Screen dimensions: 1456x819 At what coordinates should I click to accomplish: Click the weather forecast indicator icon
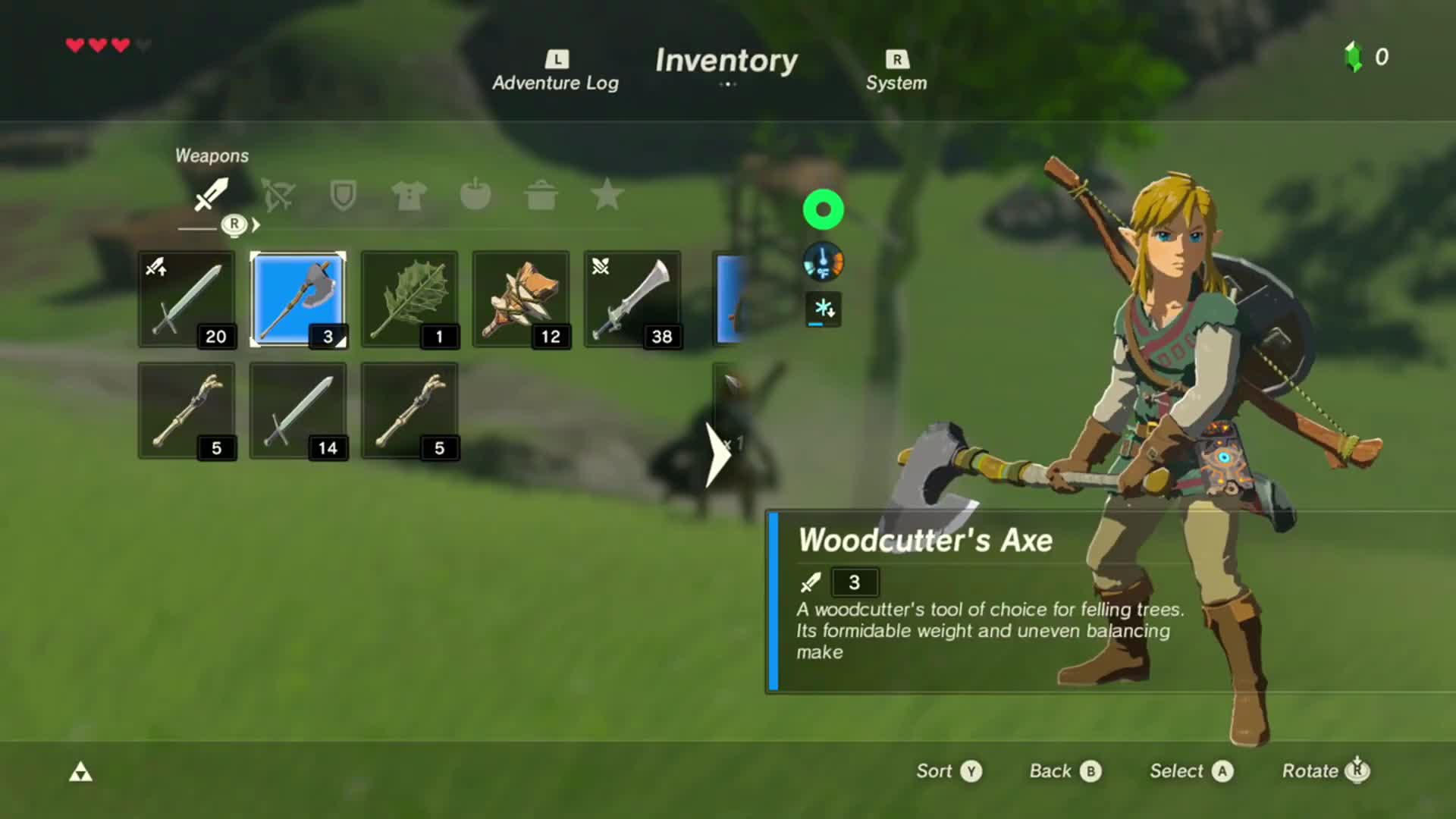(823, 309)
